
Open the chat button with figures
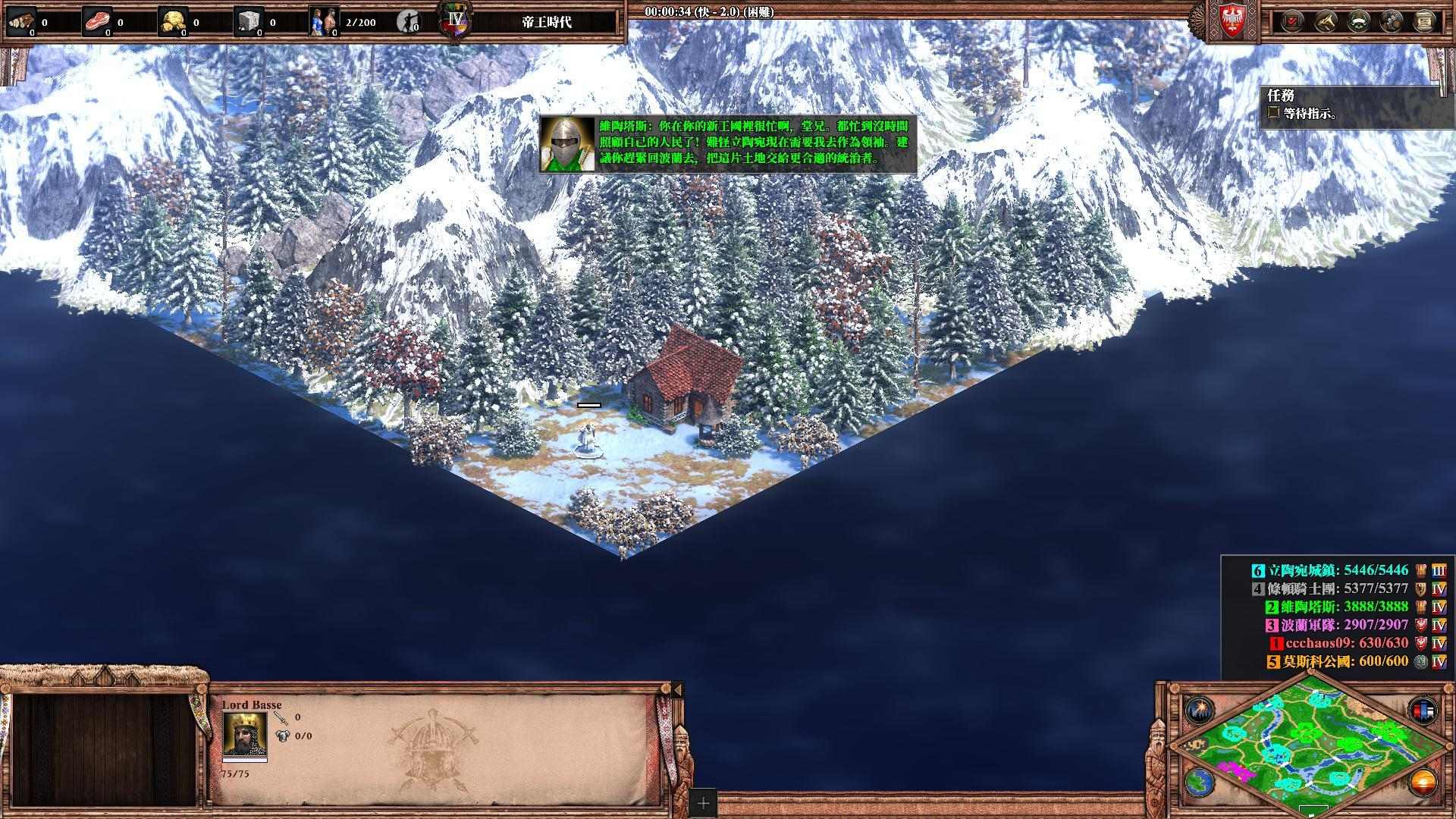tap(1392, 21)
